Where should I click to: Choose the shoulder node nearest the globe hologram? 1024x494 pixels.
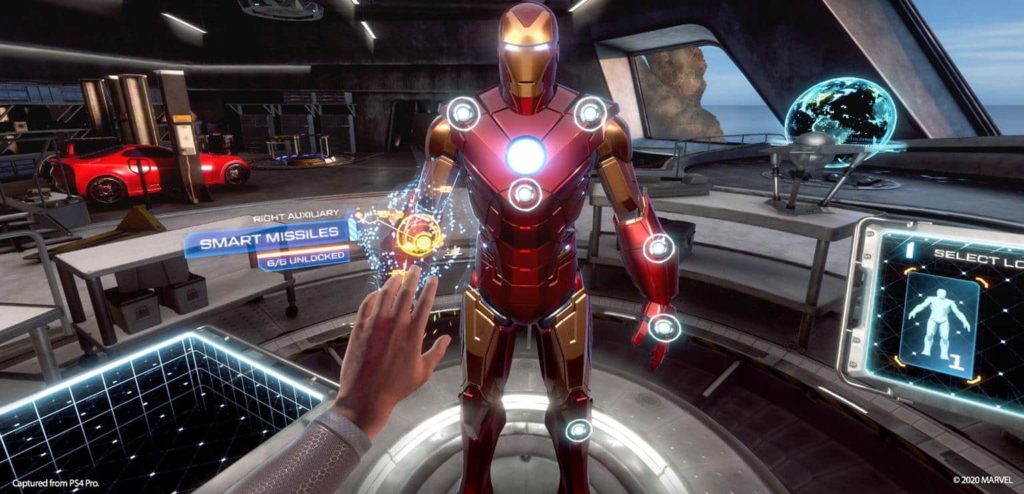[590, 113]
